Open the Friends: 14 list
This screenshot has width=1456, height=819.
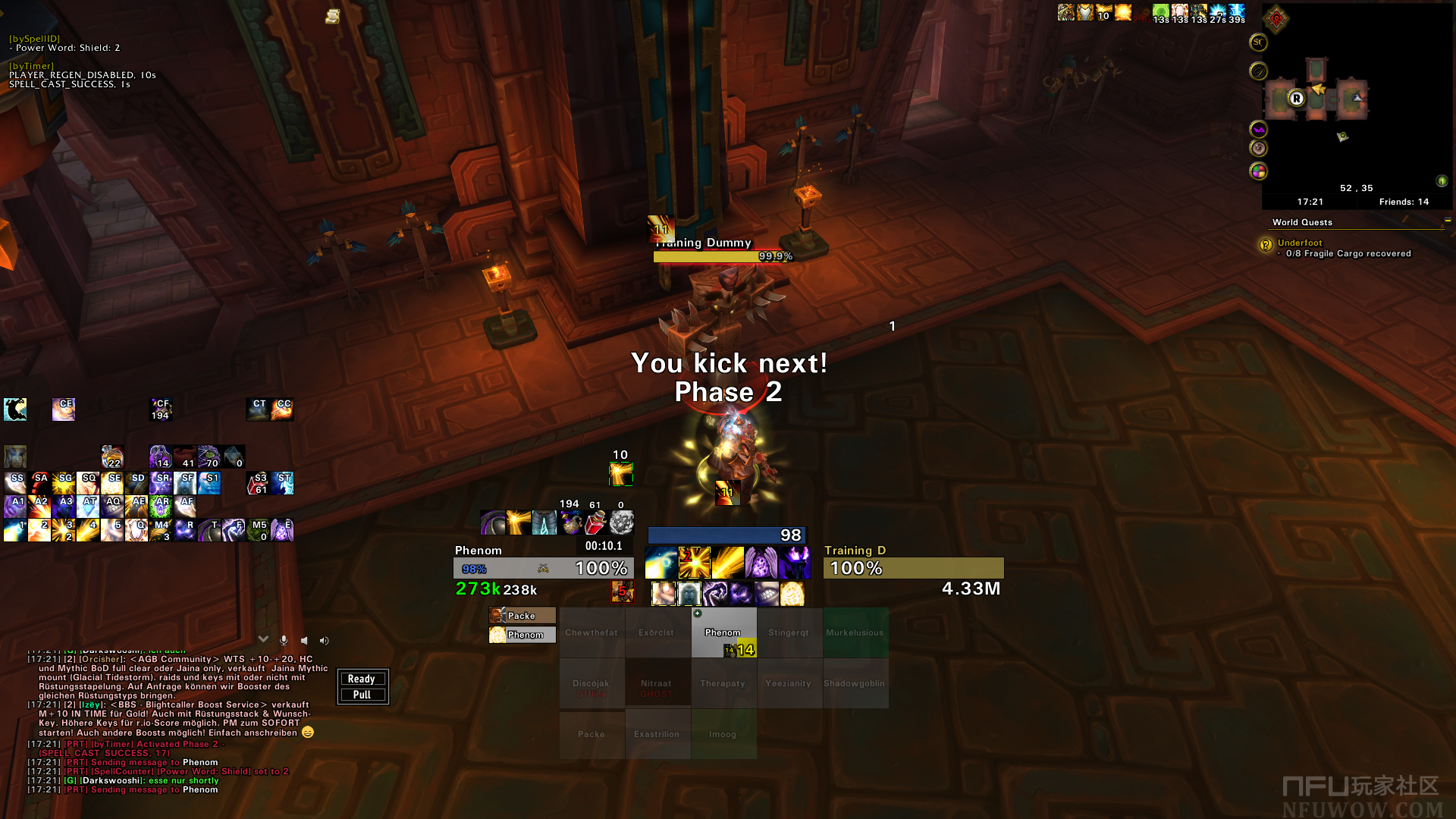[x=1403, y=202]
